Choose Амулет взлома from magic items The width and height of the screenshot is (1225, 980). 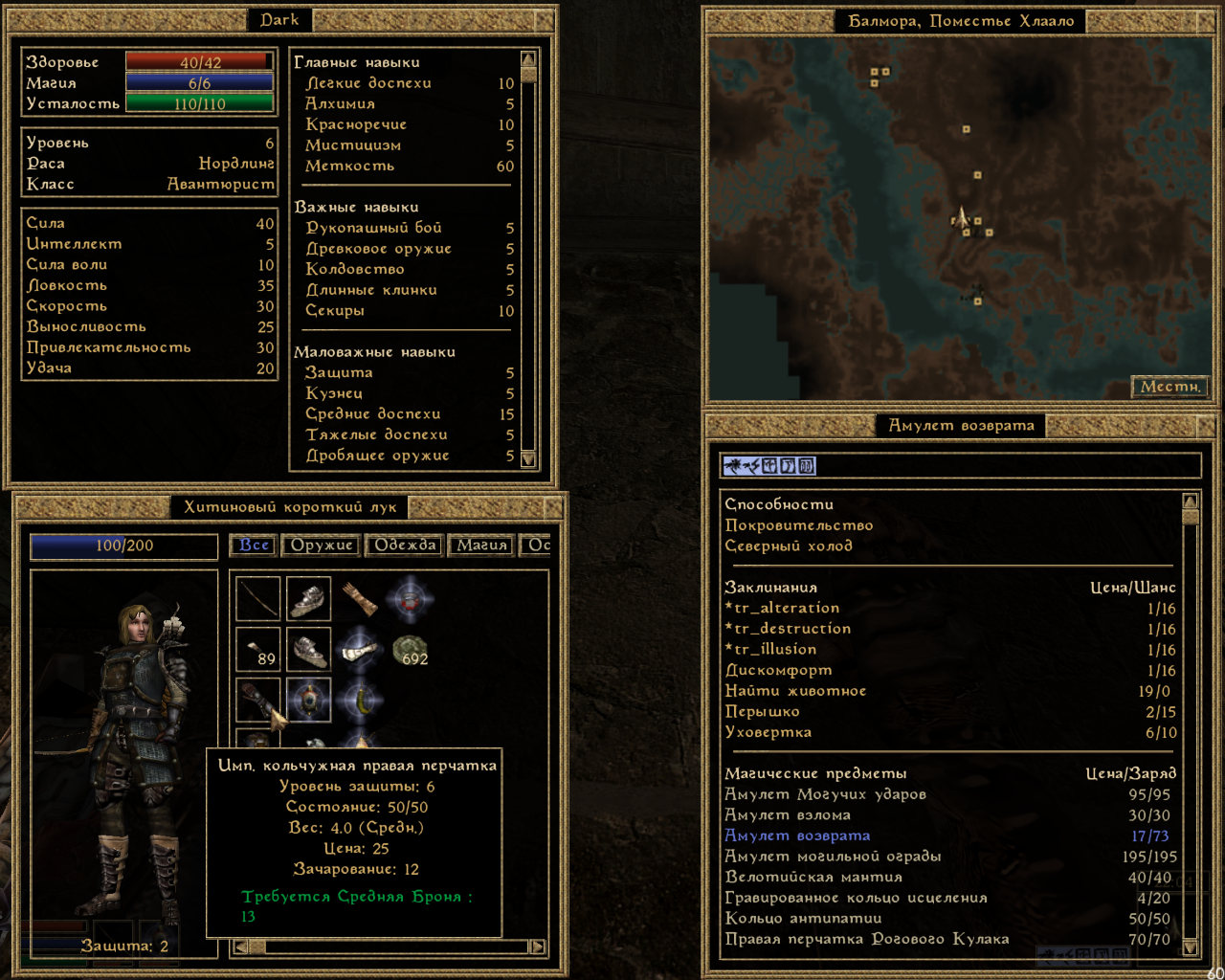788,815
